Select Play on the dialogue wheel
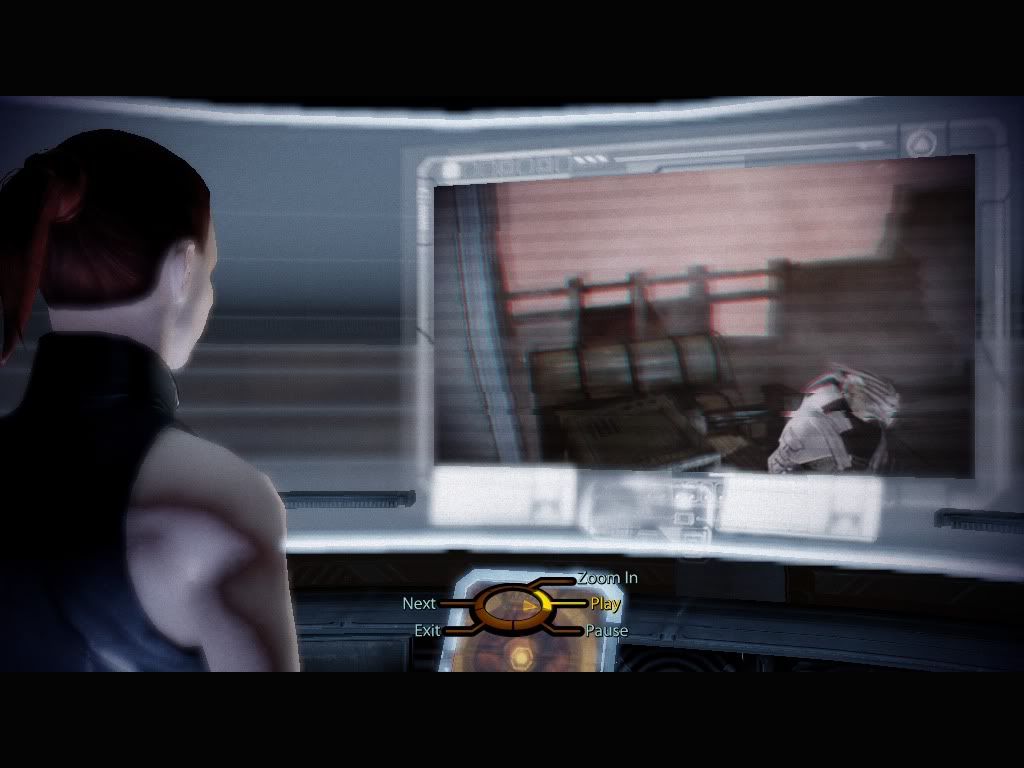The width and height of the screenshot is (1024, 768). pos(605,604)
